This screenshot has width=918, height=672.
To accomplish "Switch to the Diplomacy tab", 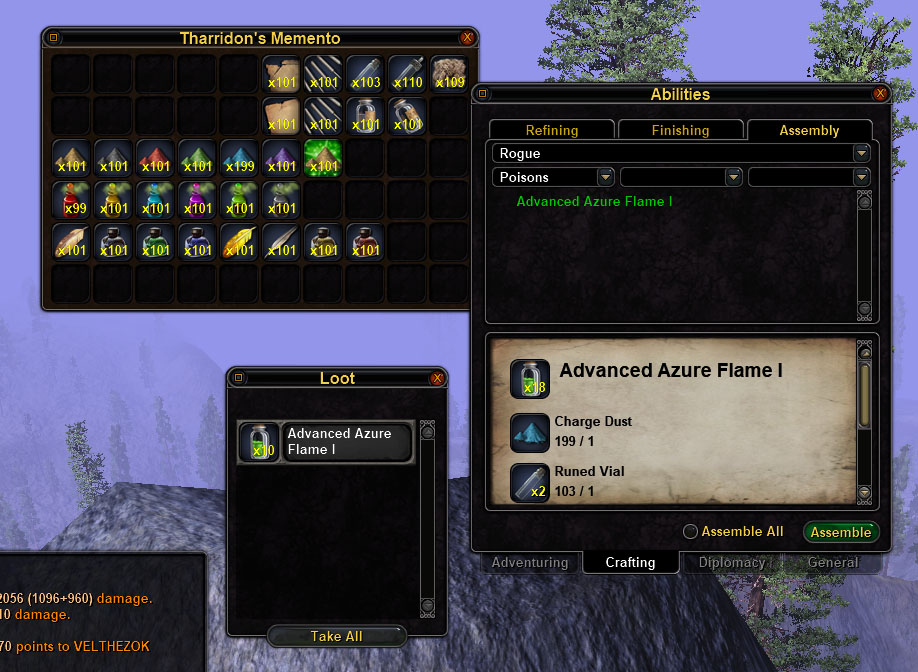I will click(732, 563).
